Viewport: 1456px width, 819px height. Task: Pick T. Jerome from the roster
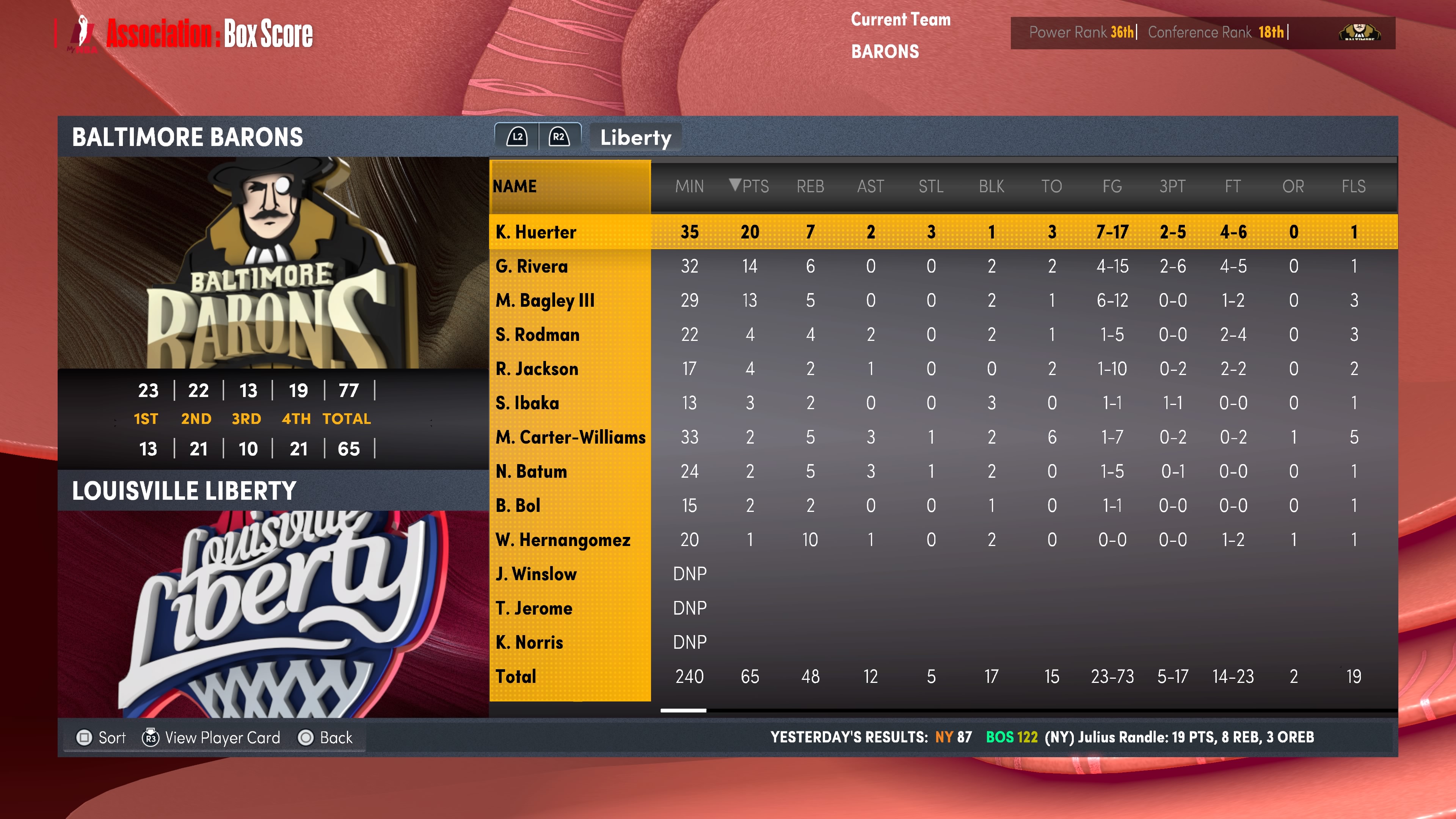533,608
